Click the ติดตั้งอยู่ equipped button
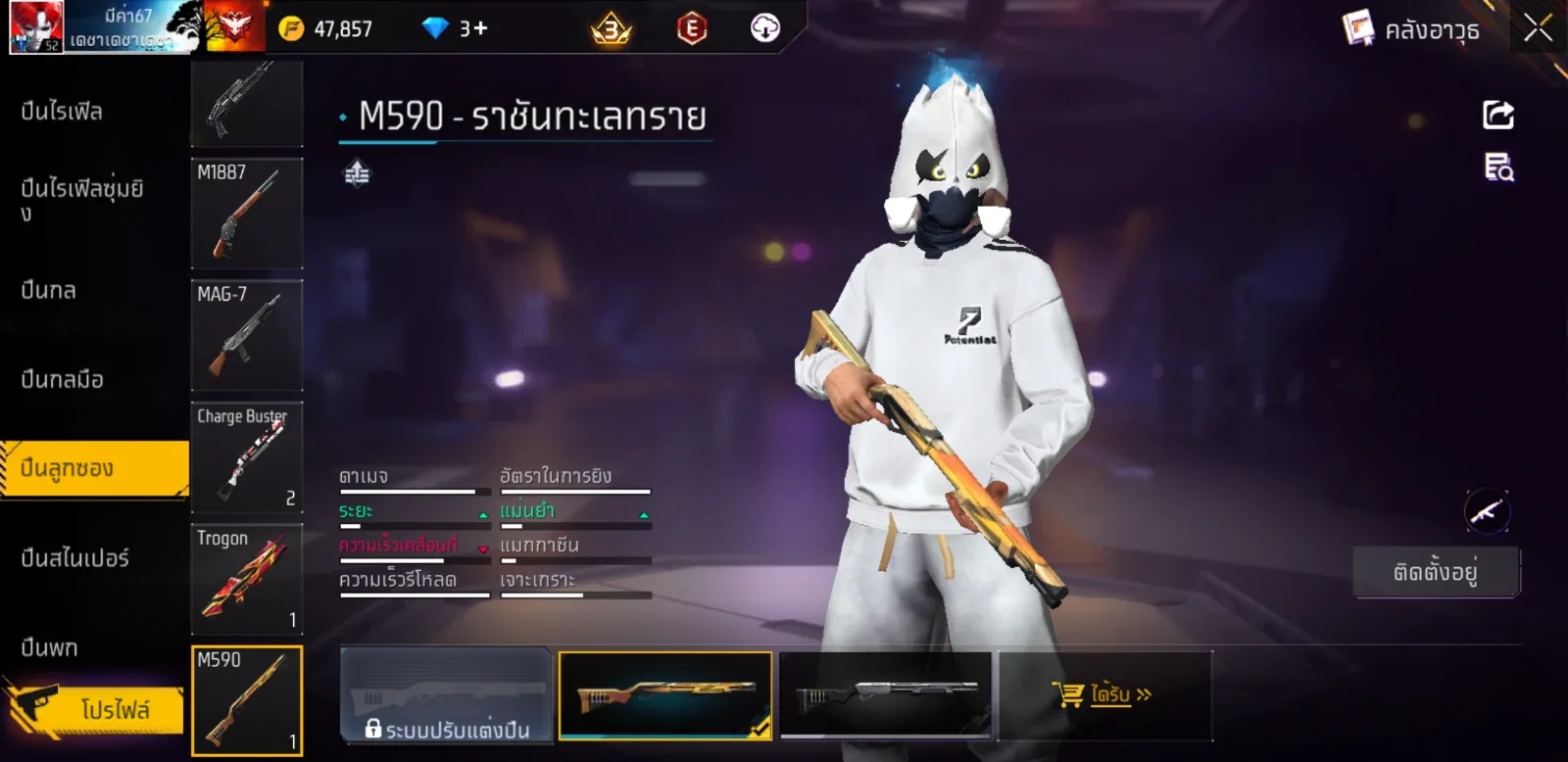Viewport: 1568px width, 762px height. (x=1436, y=572)
